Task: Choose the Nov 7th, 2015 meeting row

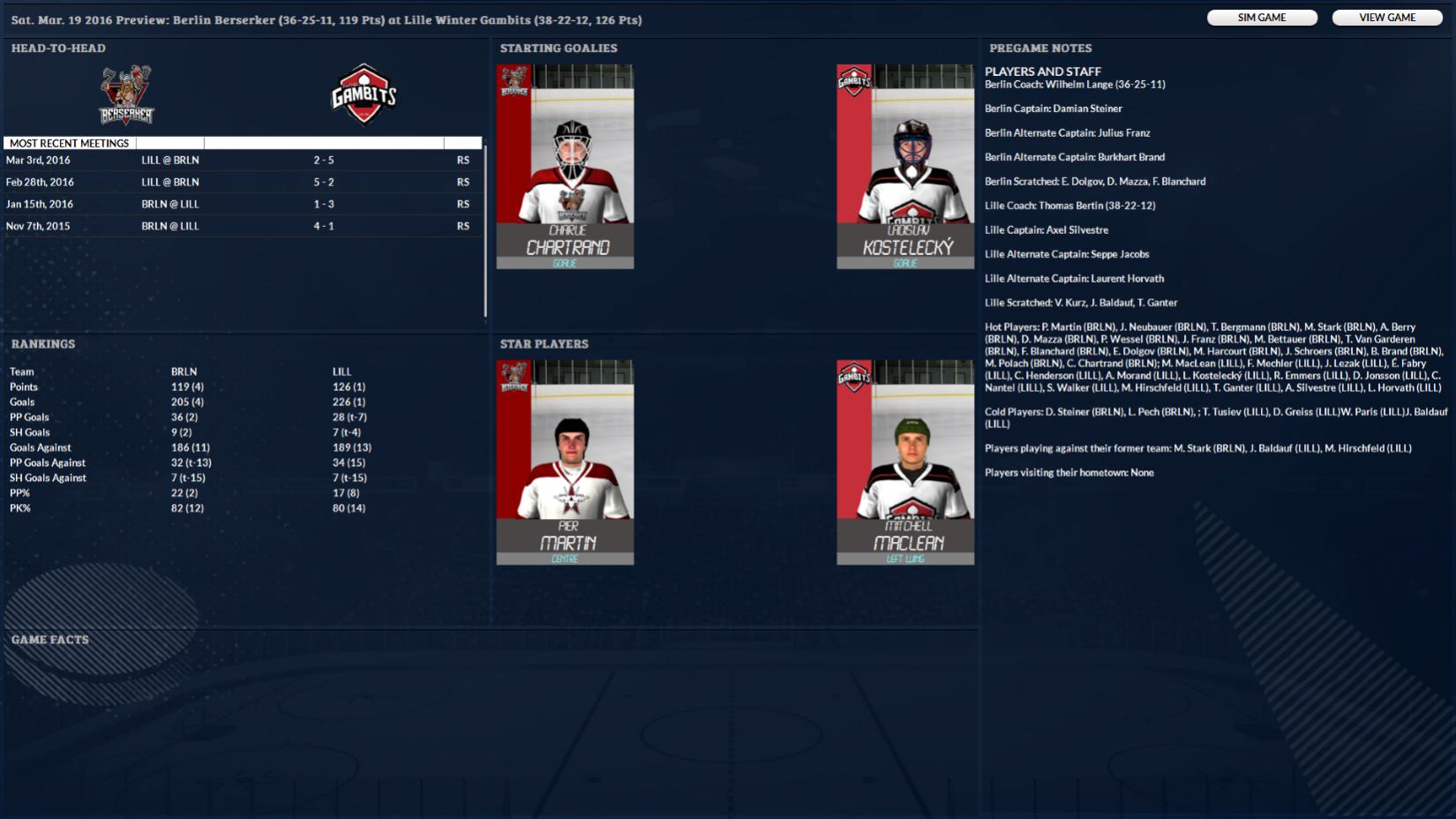Action: point(243,227)
